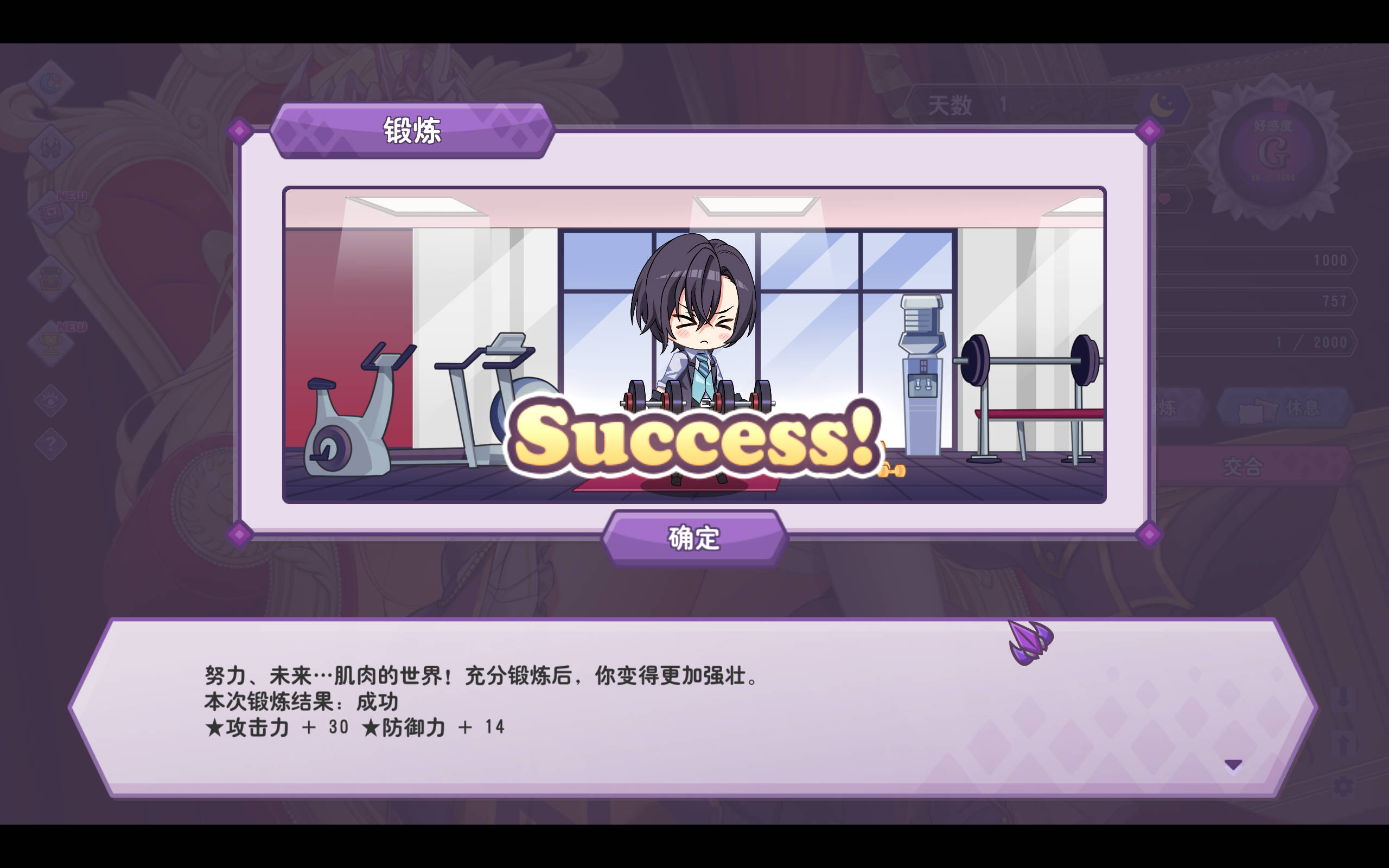1389x868 pixels.
Task: Toggle the heart affection indicator on the right
Action: [1164, 199]
